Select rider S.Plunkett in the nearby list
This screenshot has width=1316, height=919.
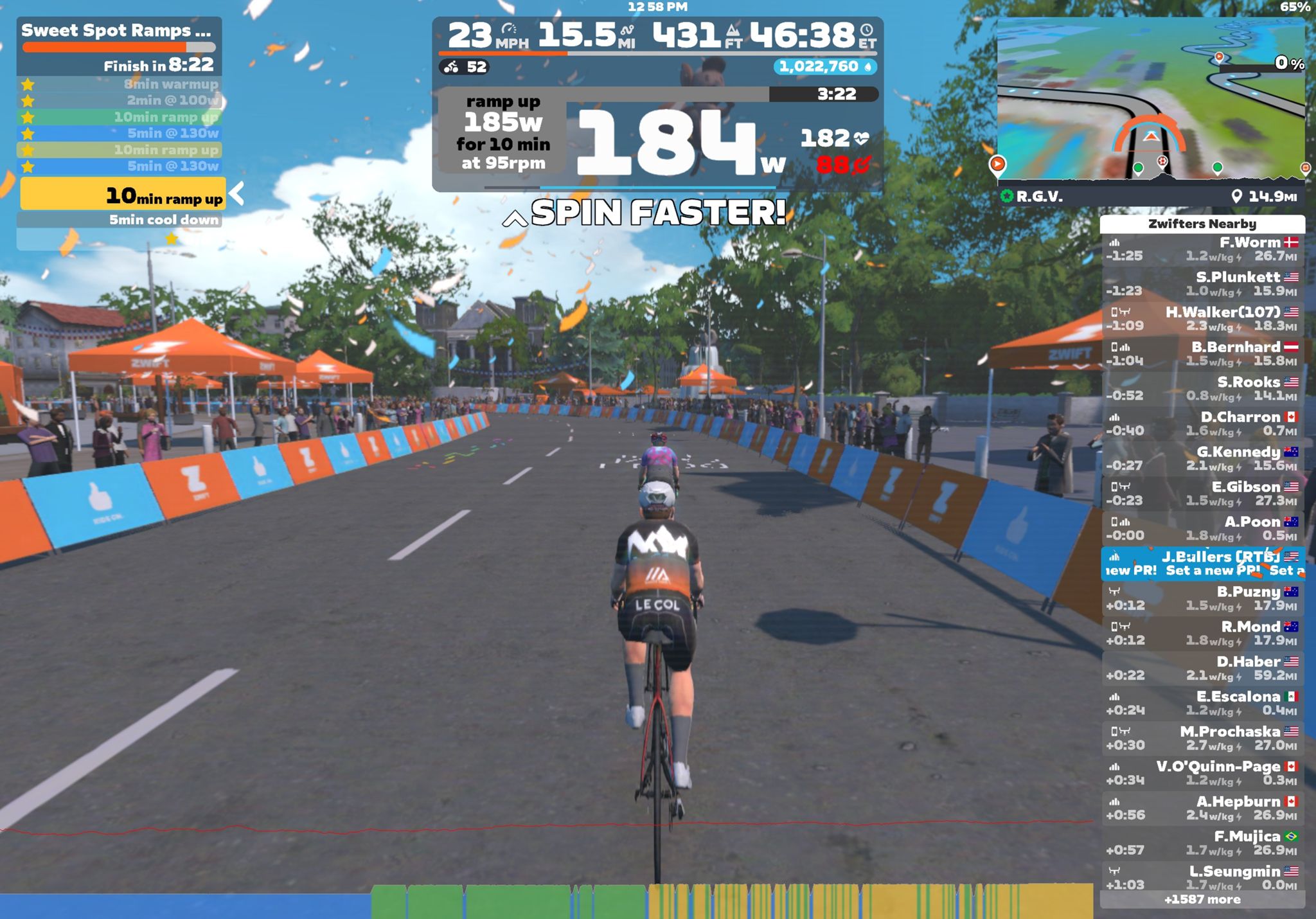point(1202,284)
